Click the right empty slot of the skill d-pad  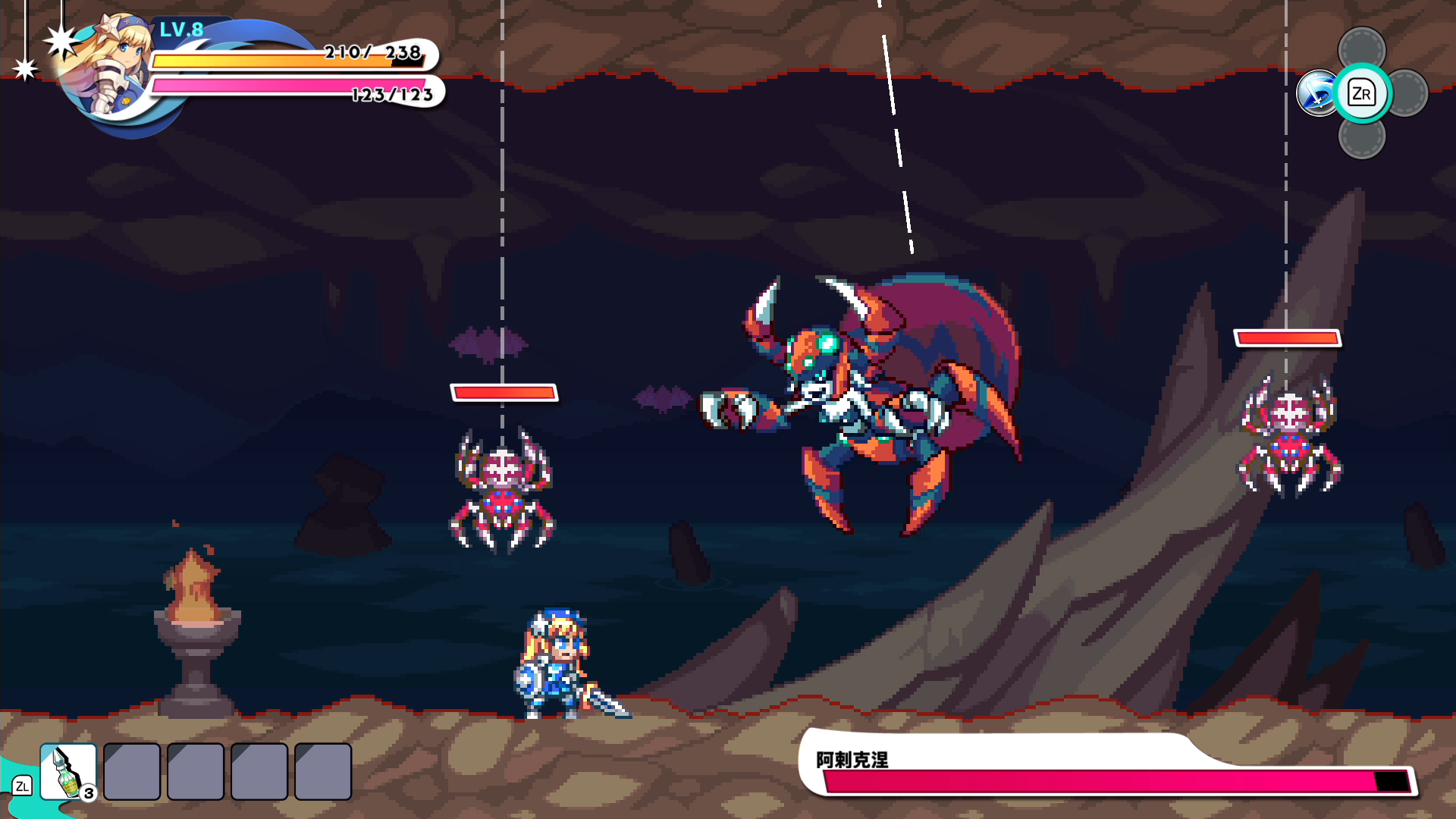pos(1407,93)
